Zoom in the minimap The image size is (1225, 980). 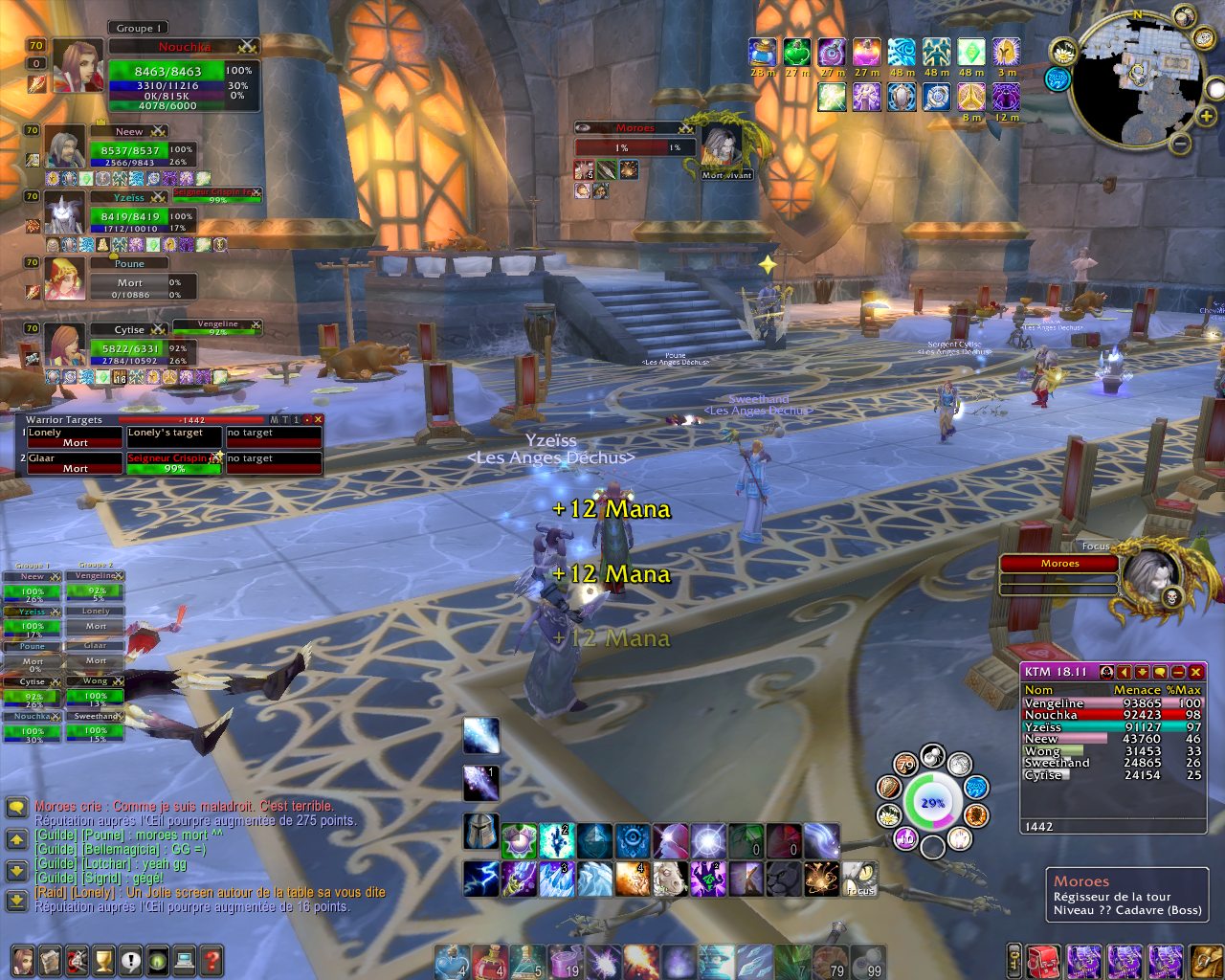[x=1207, y=117]
